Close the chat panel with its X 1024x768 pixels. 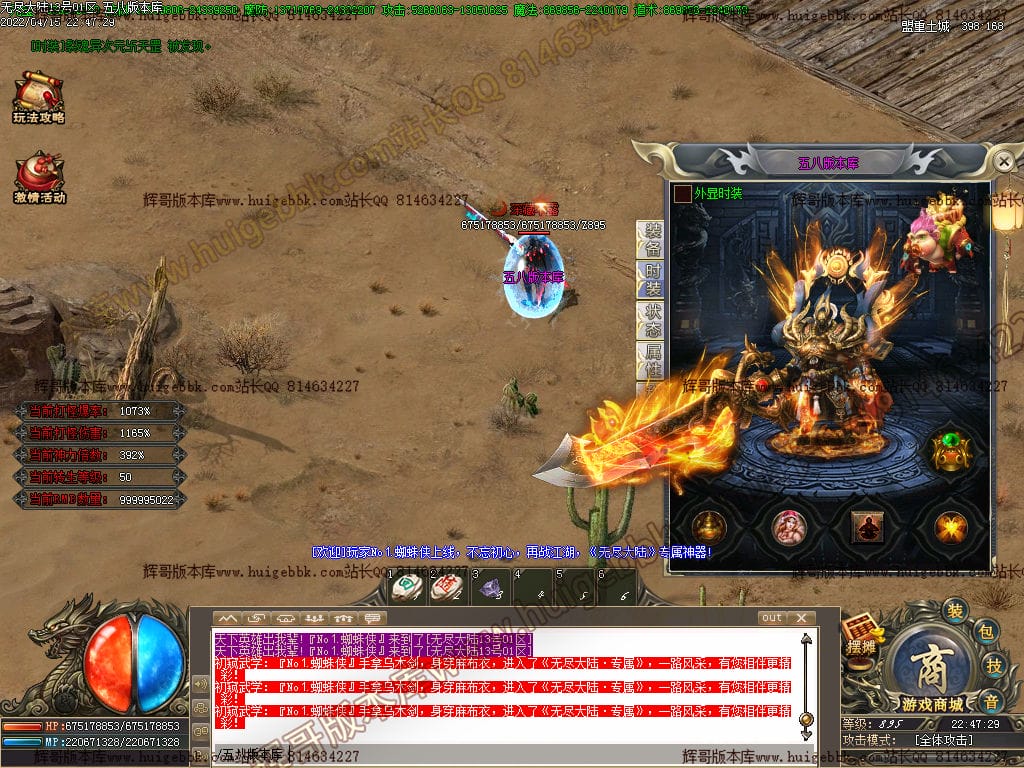801,618
